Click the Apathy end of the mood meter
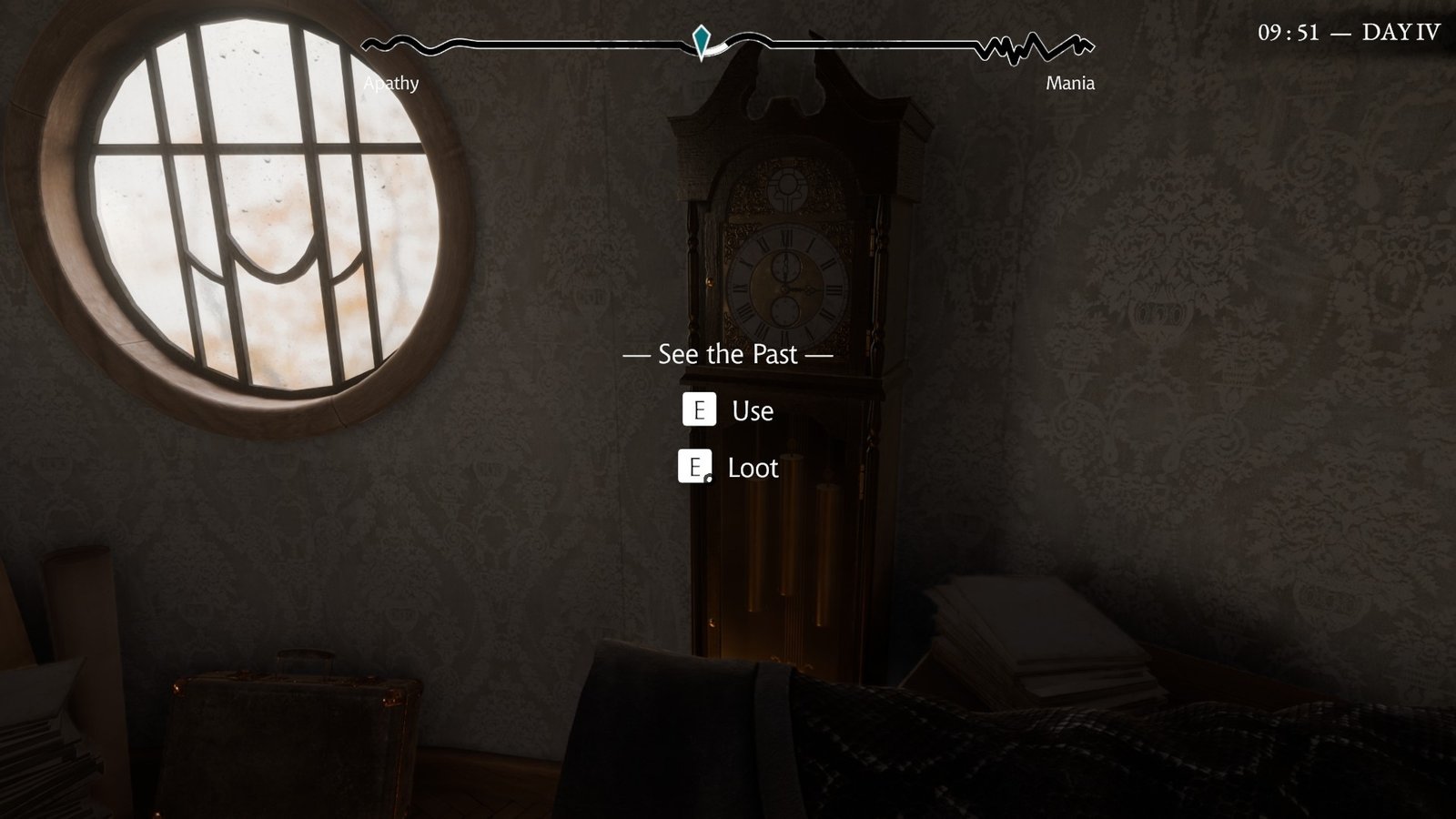 point(391,84)
